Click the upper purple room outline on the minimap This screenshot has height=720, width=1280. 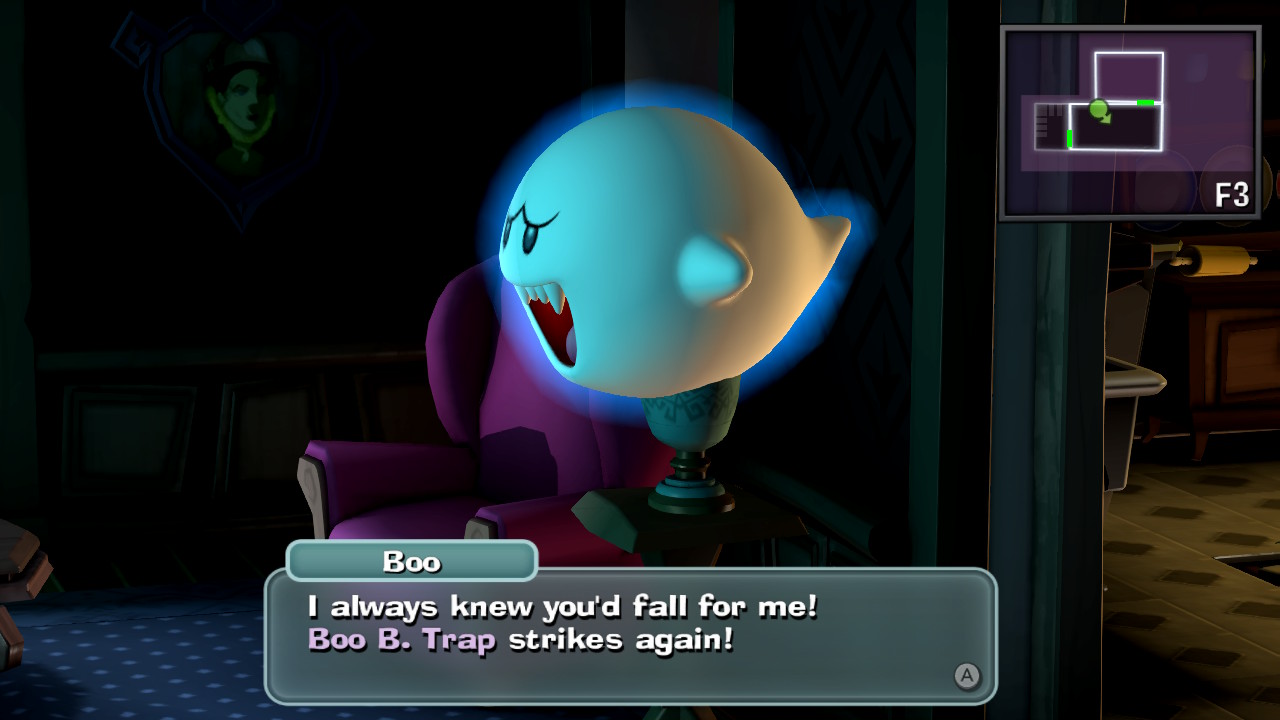pos(1129,72)
